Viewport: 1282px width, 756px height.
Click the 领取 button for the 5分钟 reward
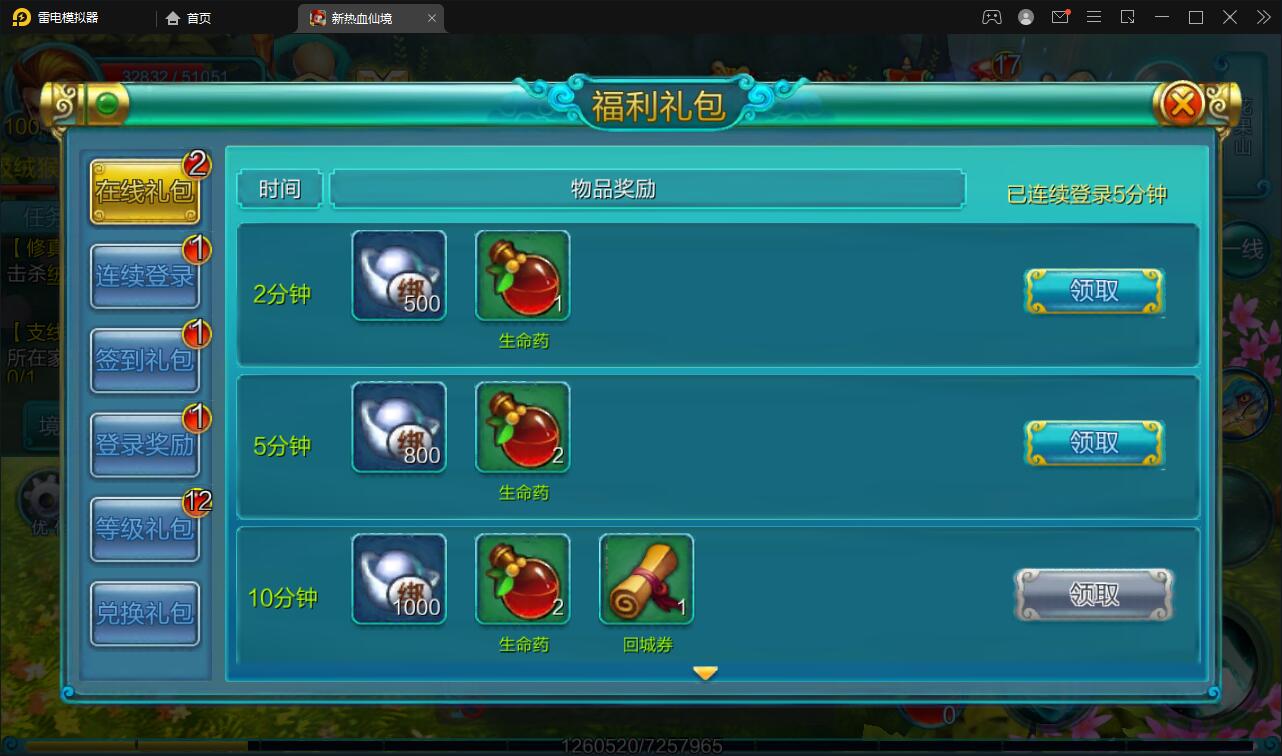click(1093, 442)
